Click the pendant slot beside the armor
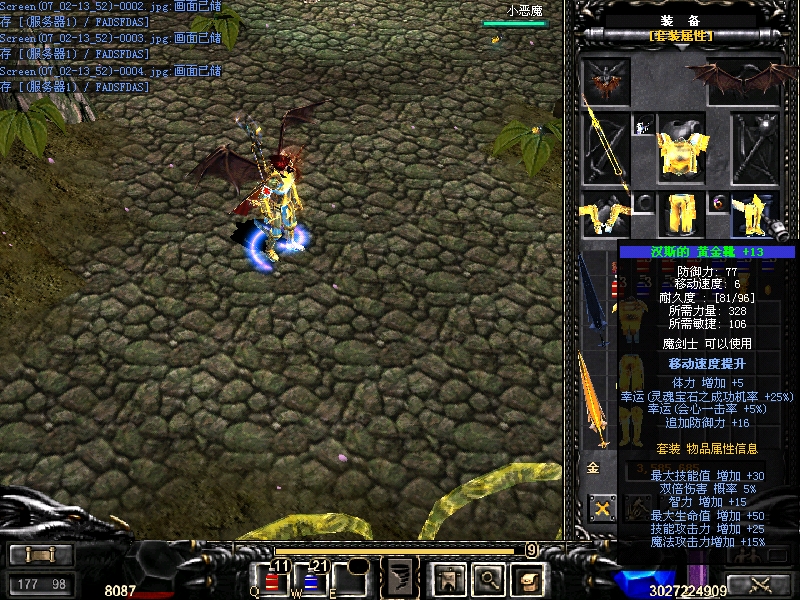Viewport: 800px width, 600px height. coord(643,126)
